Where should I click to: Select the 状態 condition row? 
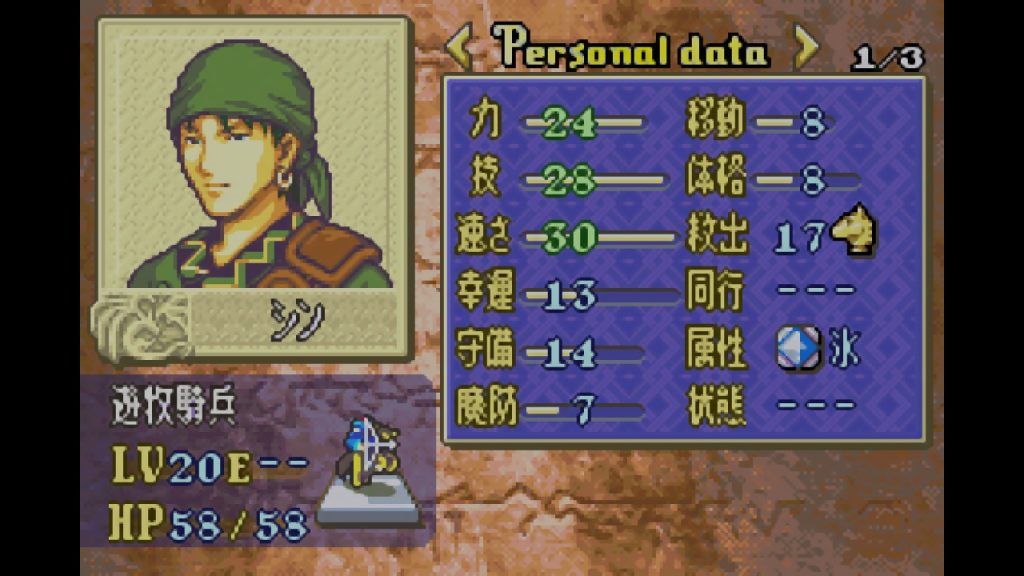click(x=770, y=406)
